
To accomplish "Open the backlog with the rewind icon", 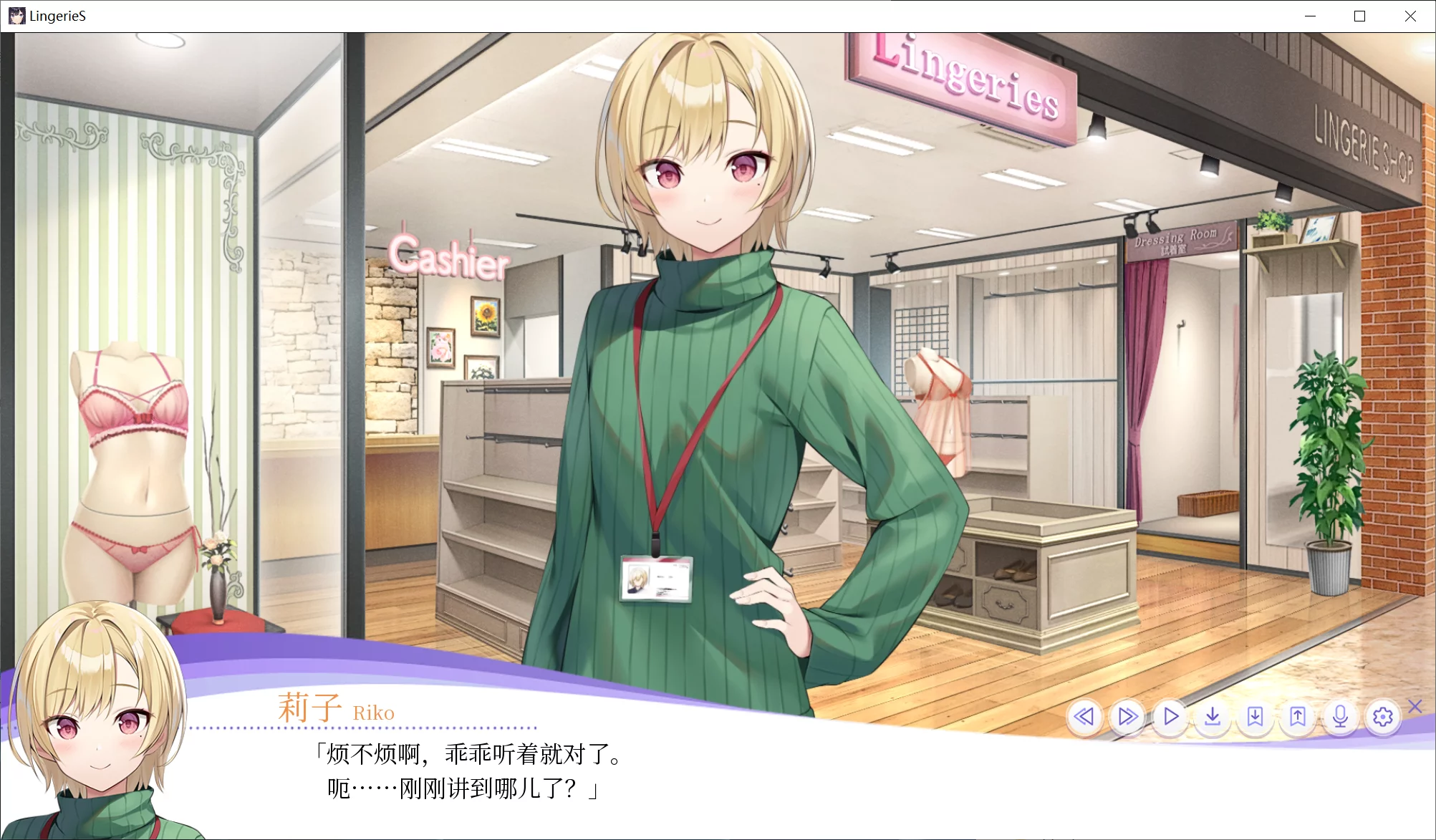I will pyautogui.click(x=1084, y=716).
